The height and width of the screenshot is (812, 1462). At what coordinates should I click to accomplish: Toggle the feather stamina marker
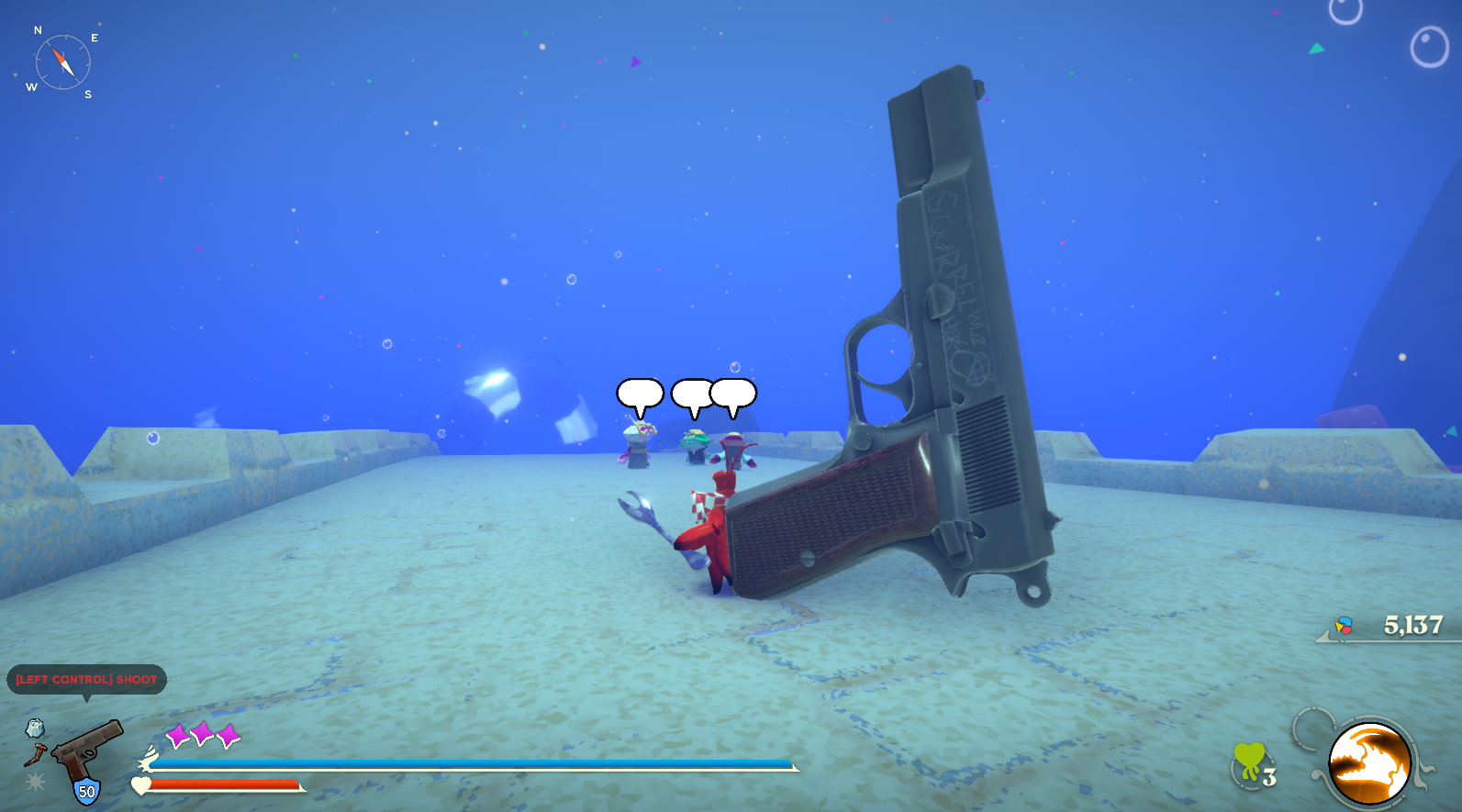[149, 759]
